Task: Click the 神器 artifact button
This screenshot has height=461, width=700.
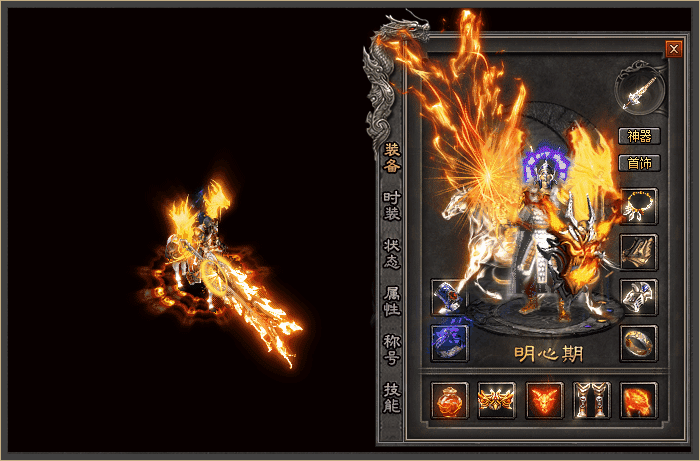Action: [638, 136]
